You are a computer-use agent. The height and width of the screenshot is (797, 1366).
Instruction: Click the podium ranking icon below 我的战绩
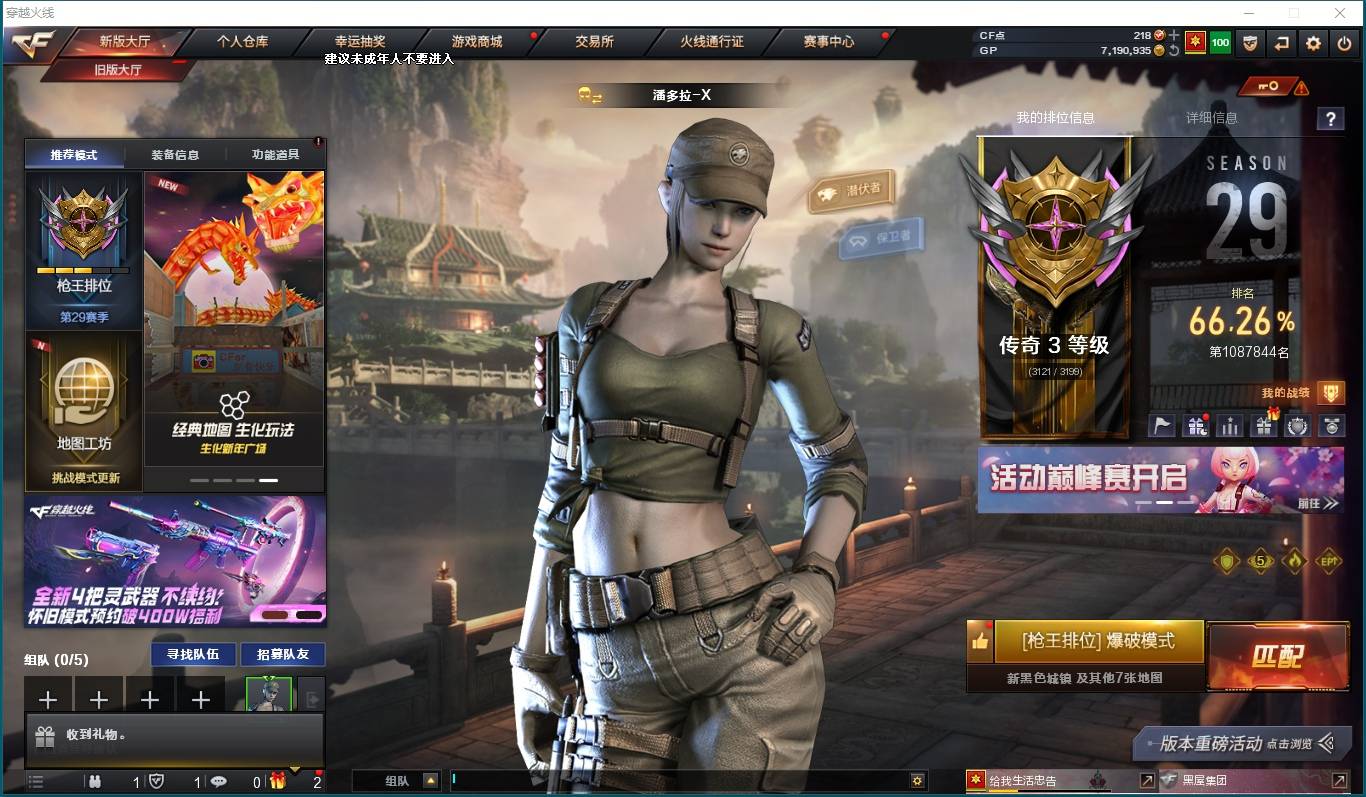[1229, 425]
